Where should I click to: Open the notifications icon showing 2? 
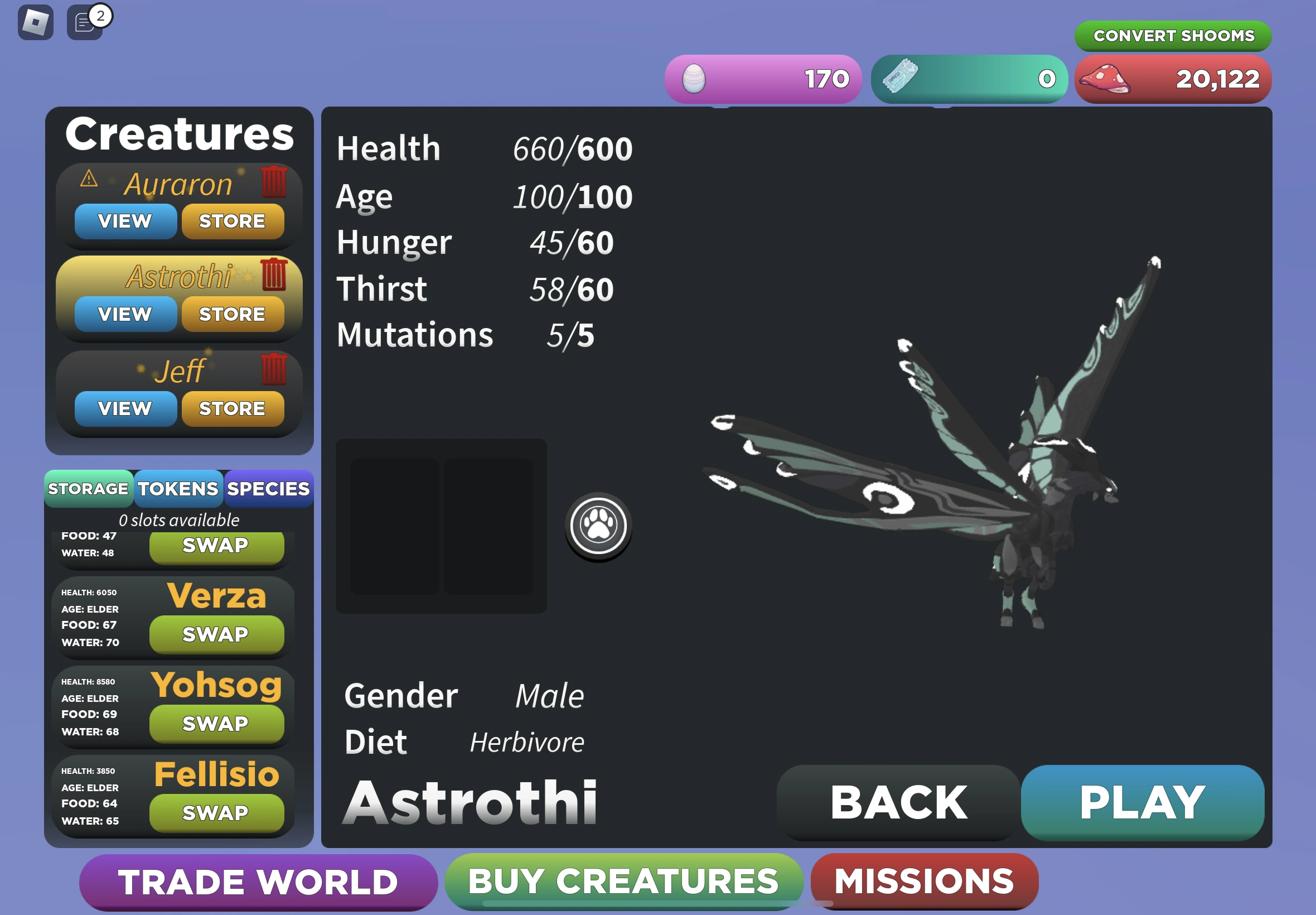pyautogui.click(x=85, y=23)
